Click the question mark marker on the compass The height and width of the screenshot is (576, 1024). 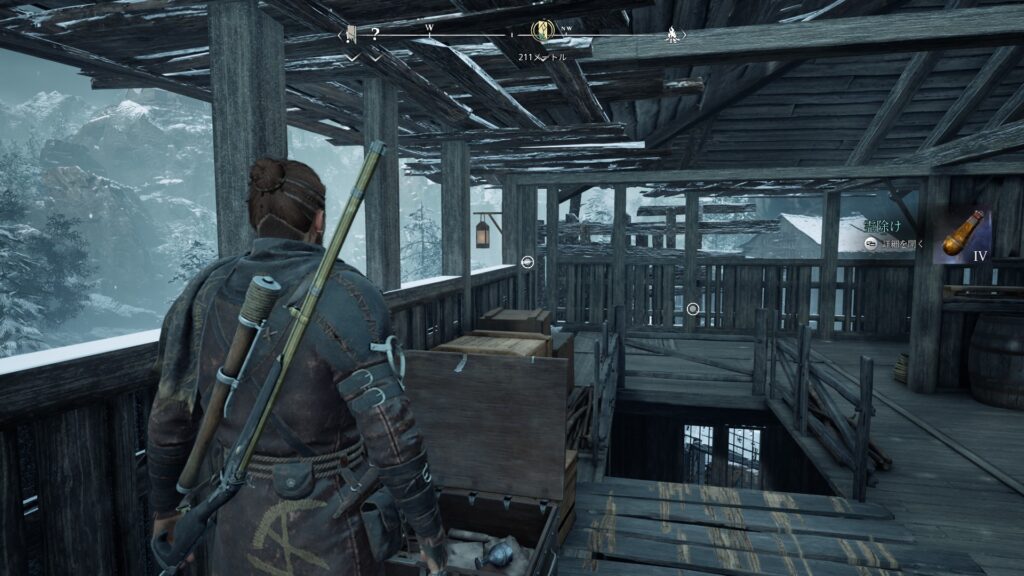(375, 32)
